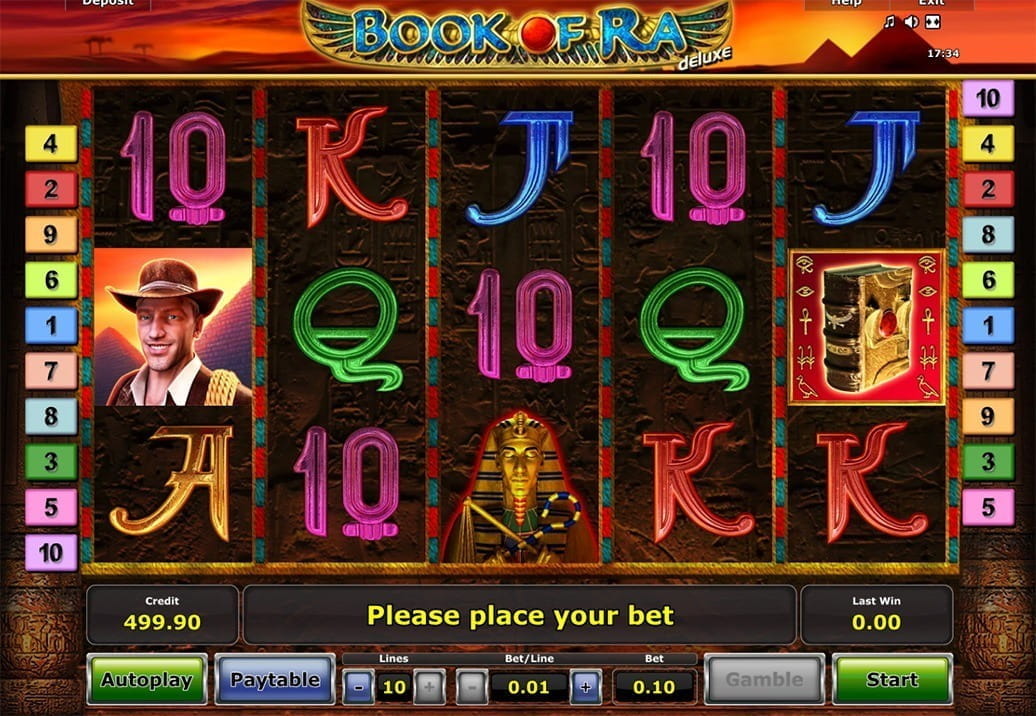Exit the game
Screen dimensions: 1036x716
tap(931, 4)
